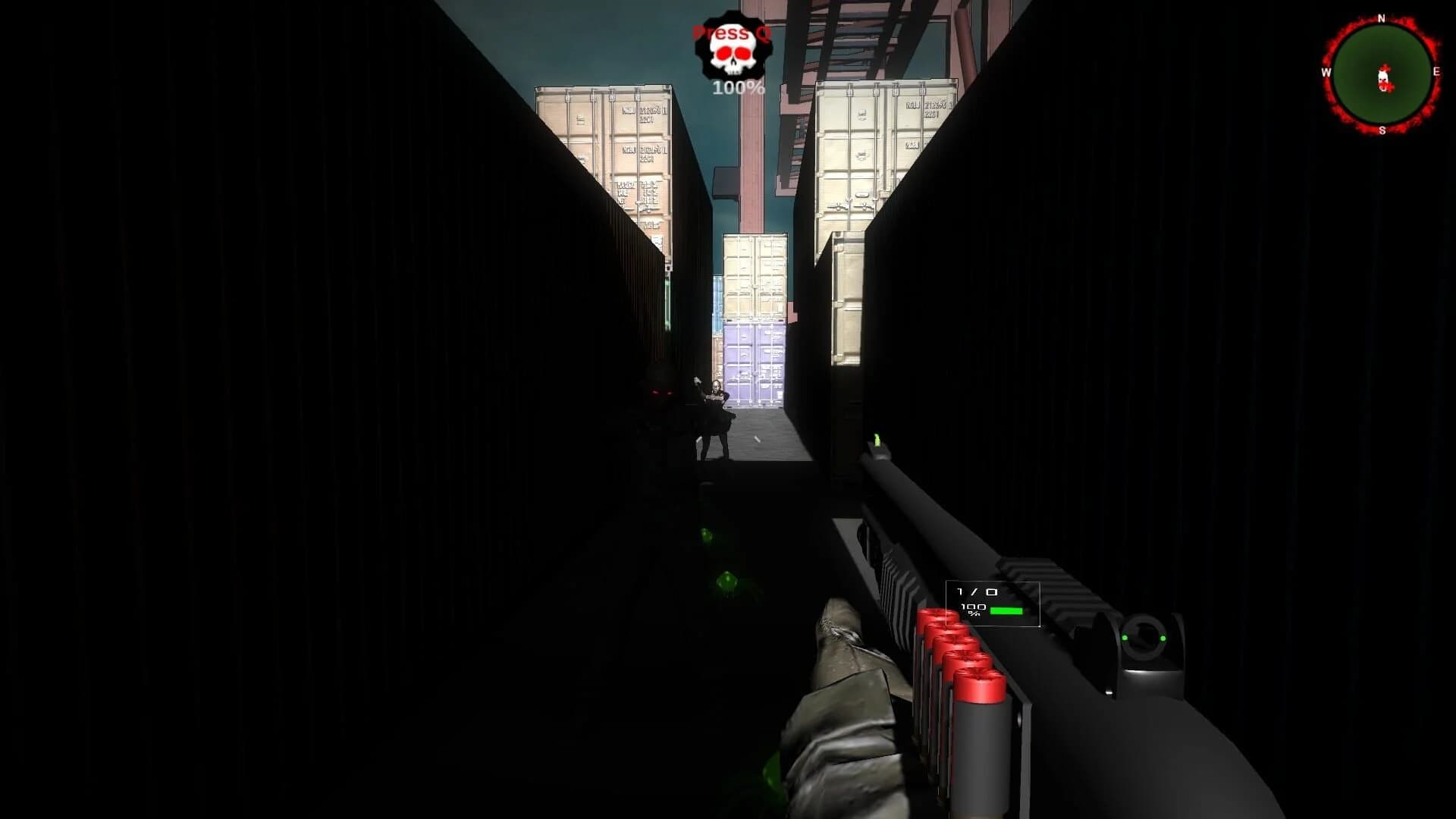Viewport: 1456px width, 819px height.
Task: Click the red eyes of the nearby enemy
Action: coord(663,392)
